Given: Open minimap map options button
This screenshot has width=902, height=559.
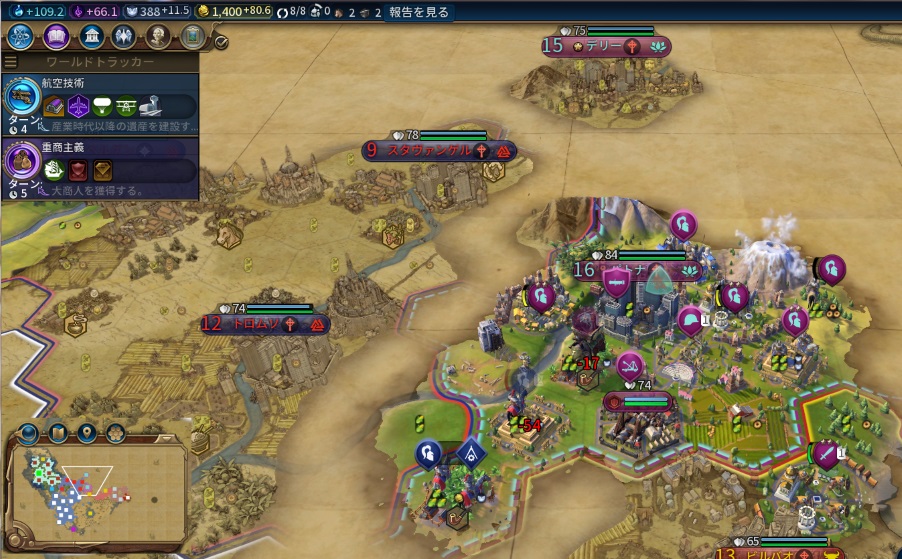Looking at the screenshot, I should (x=58, y=433).
